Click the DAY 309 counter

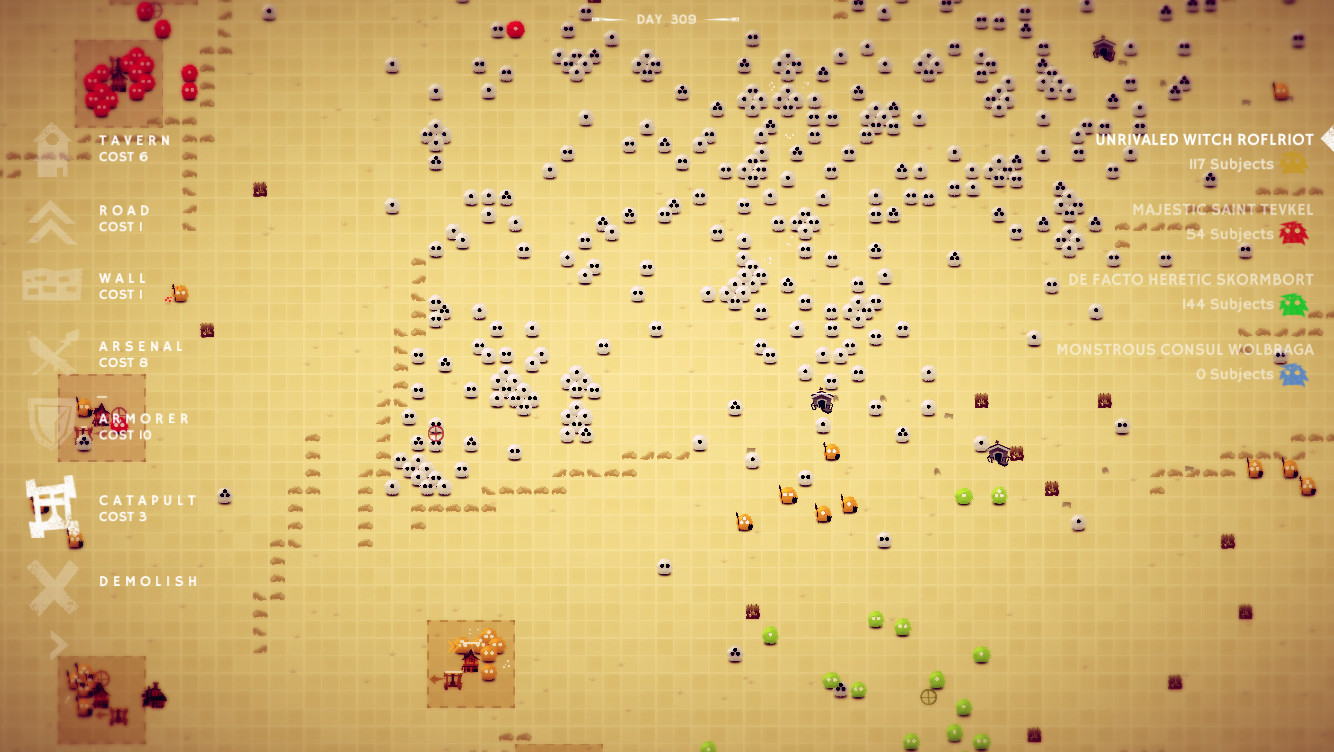[x=668, y=16]
